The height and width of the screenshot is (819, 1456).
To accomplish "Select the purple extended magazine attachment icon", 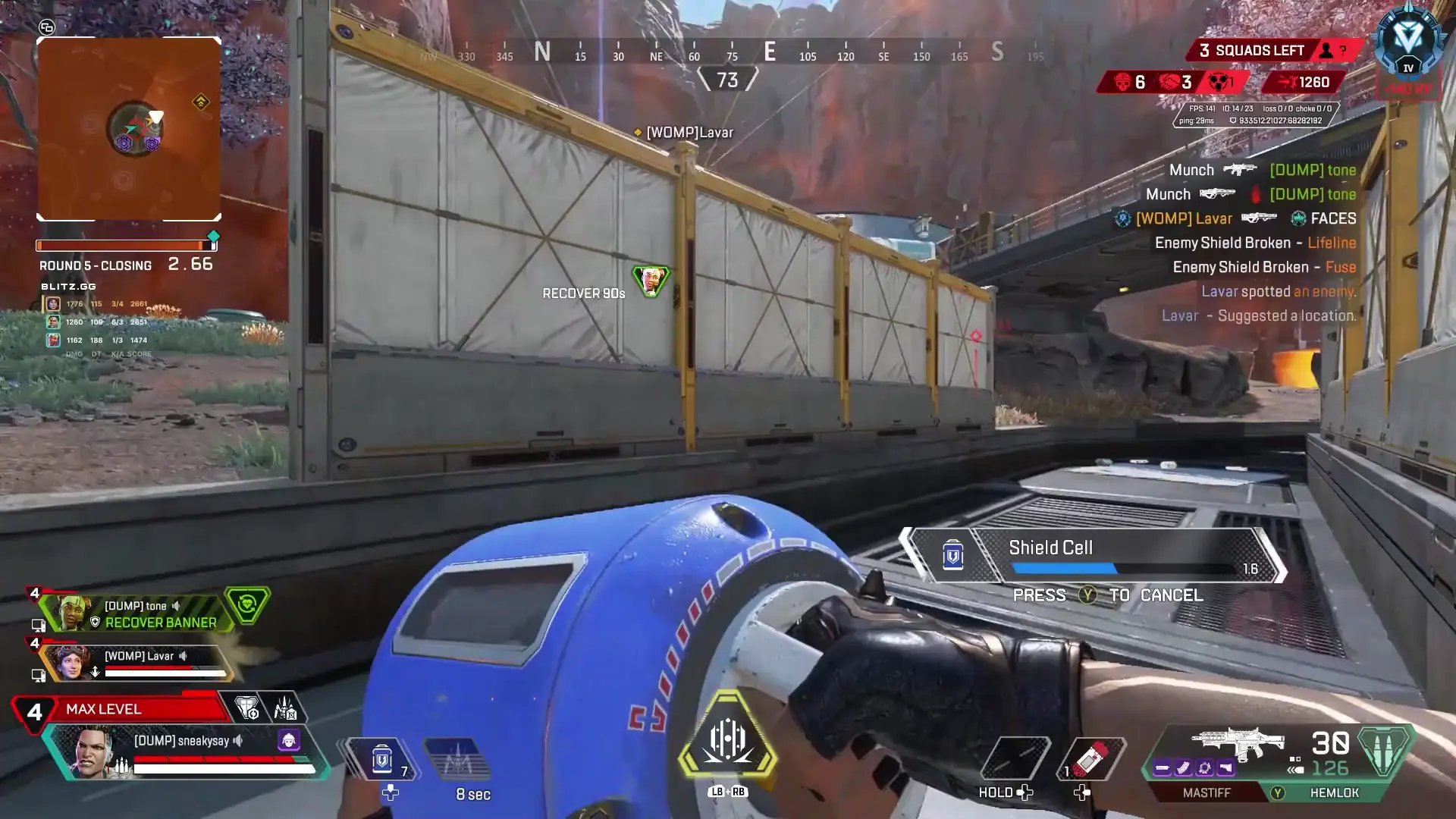I will pyautogui.click(x=1183, y=767).
